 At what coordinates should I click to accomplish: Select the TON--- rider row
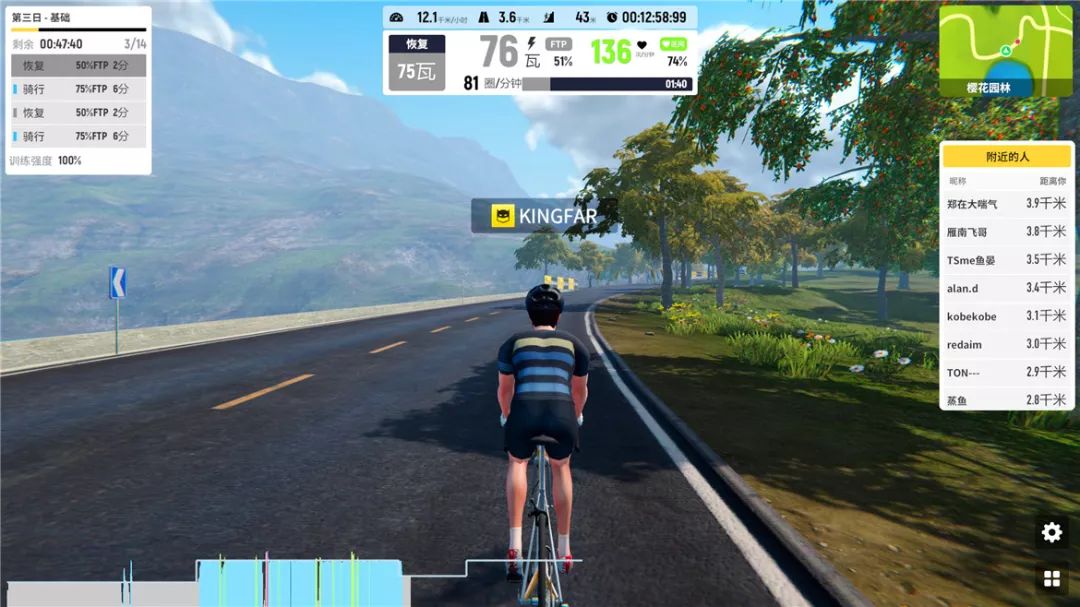pos(1006,372)
